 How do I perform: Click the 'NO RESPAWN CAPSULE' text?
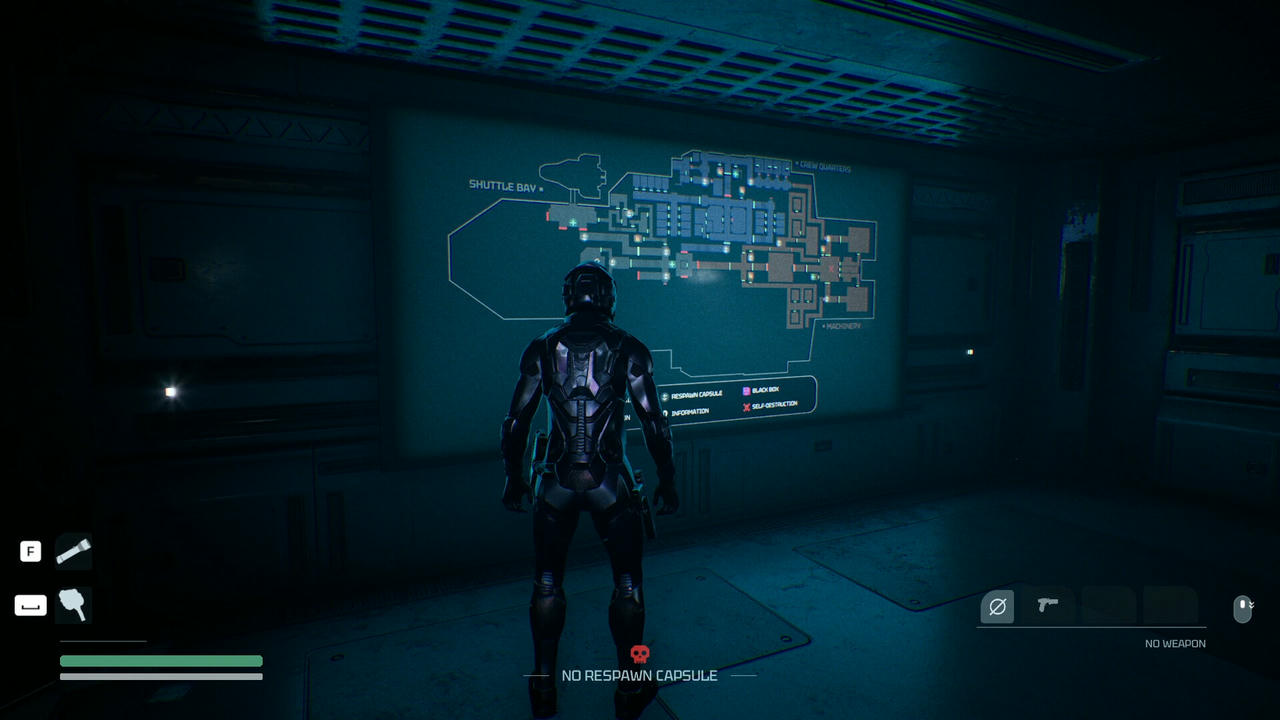coord(640,675)
